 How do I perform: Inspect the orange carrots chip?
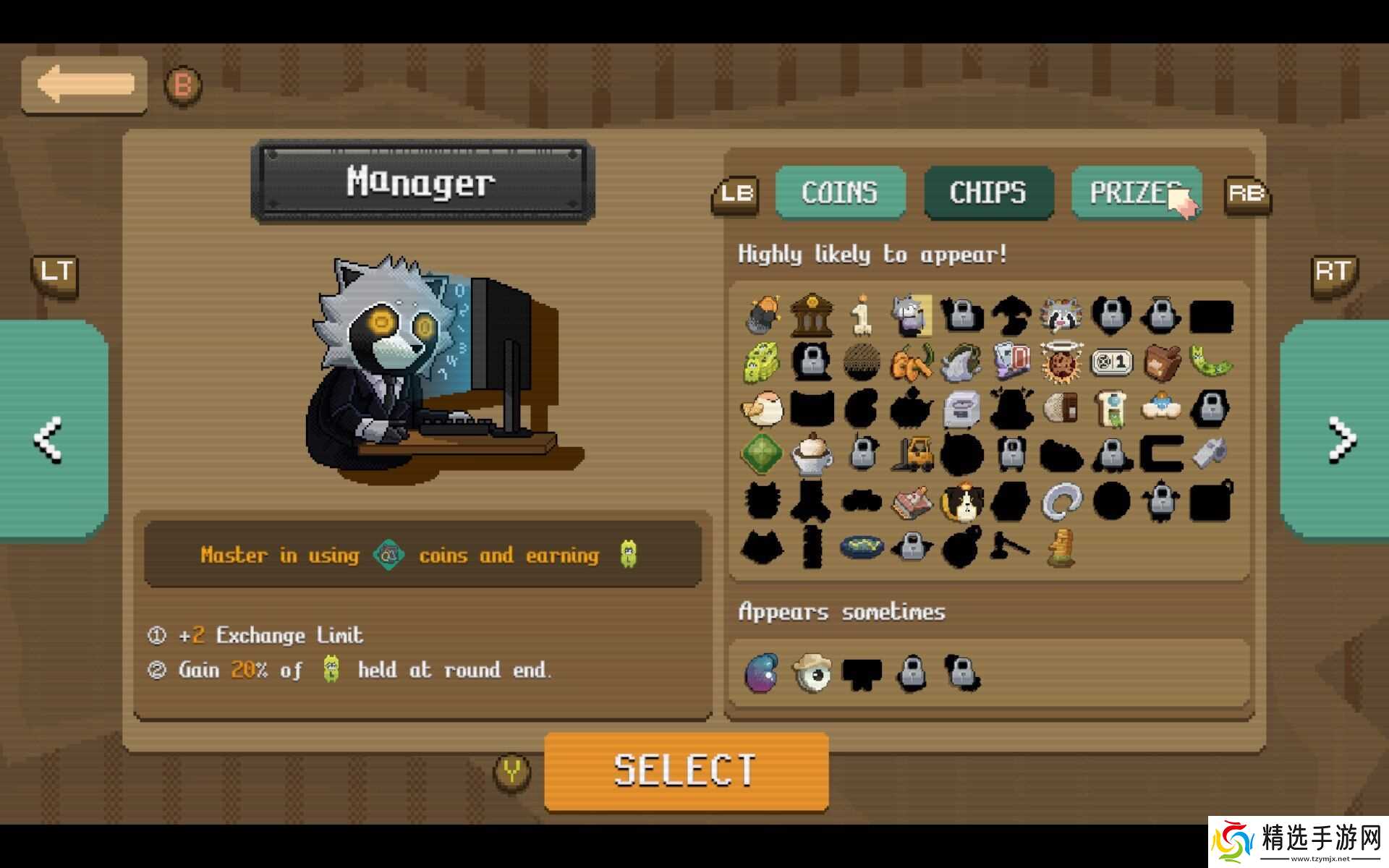click(x=912, y=361)
